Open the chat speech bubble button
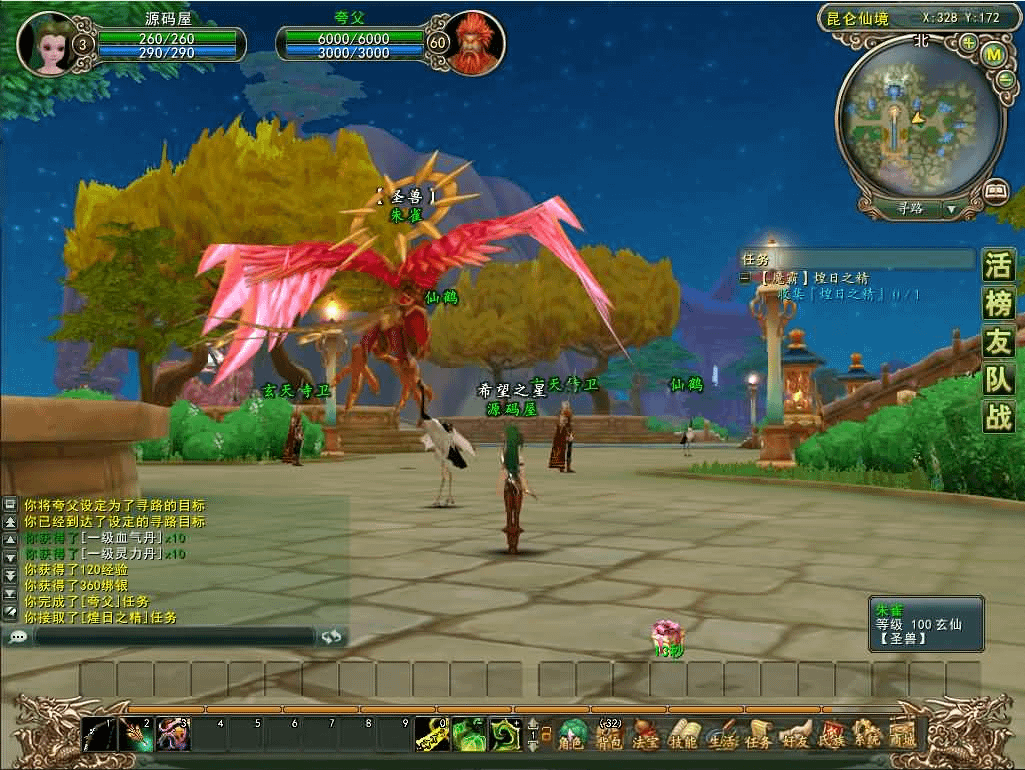The width and height of the screenshot is (1025, 770). 18,636
